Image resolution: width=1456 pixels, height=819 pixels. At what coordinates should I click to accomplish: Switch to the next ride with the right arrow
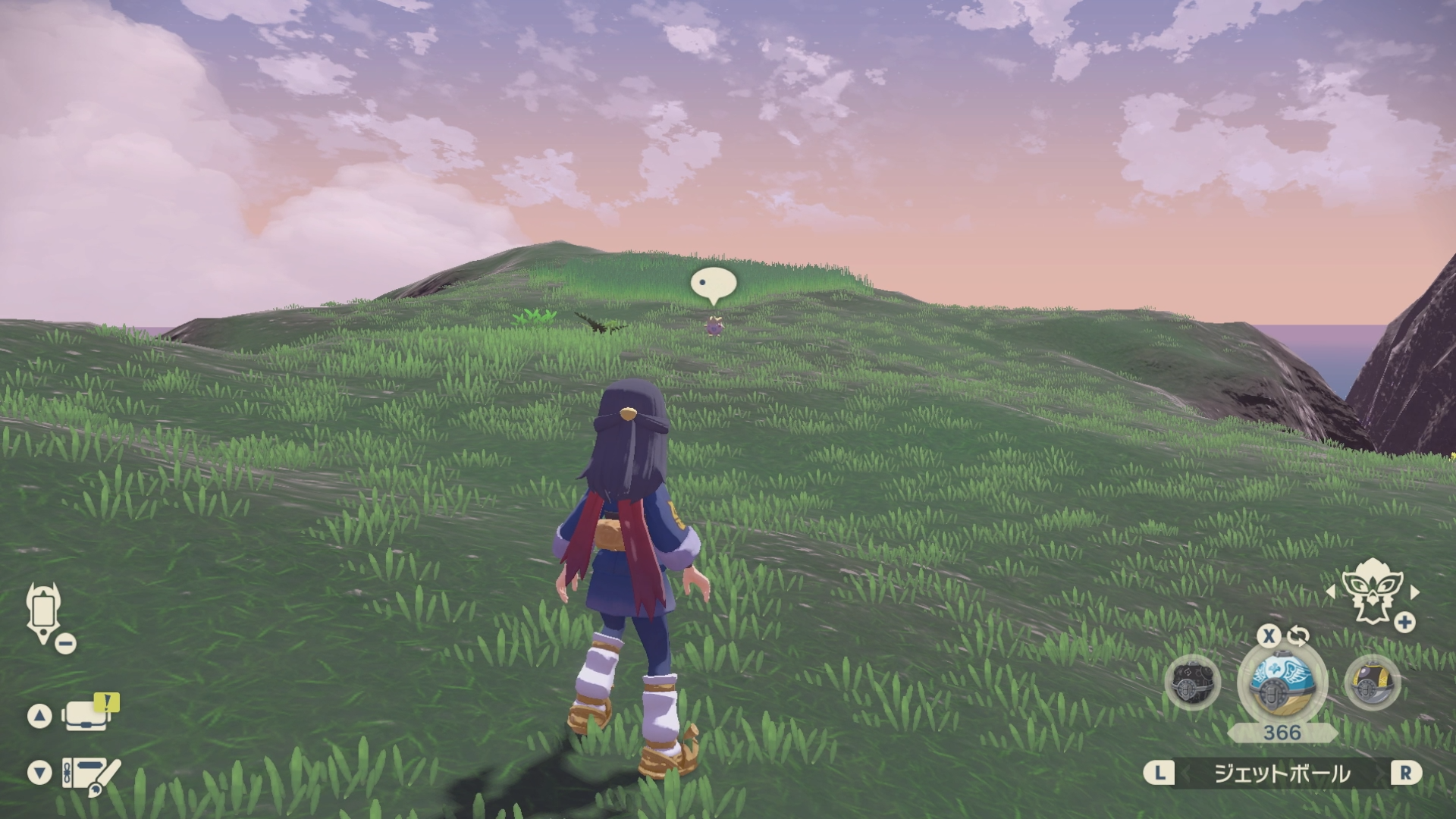1414,591
